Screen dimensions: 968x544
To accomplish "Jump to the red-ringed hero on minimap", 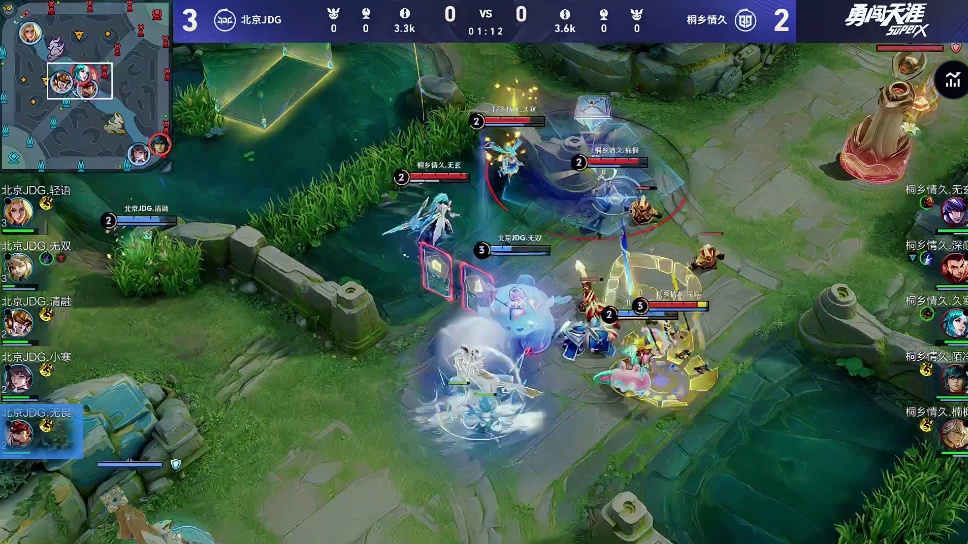I will click(160, 147).
